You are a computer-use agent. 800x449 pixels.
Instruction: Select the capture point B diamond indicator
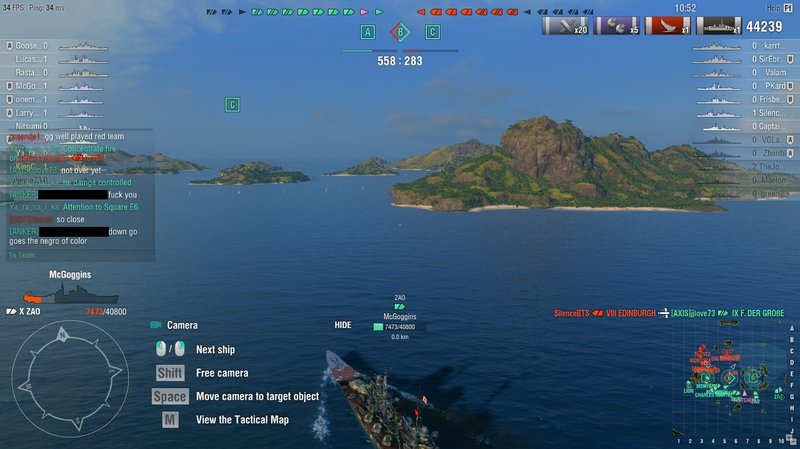[x=400, y=32]
